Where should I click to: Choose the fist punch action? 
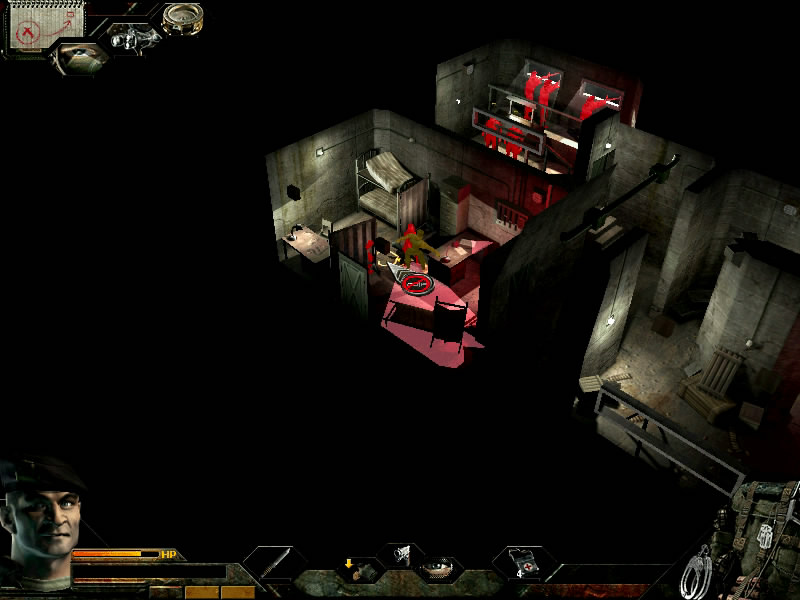click(x=399, y=553)
